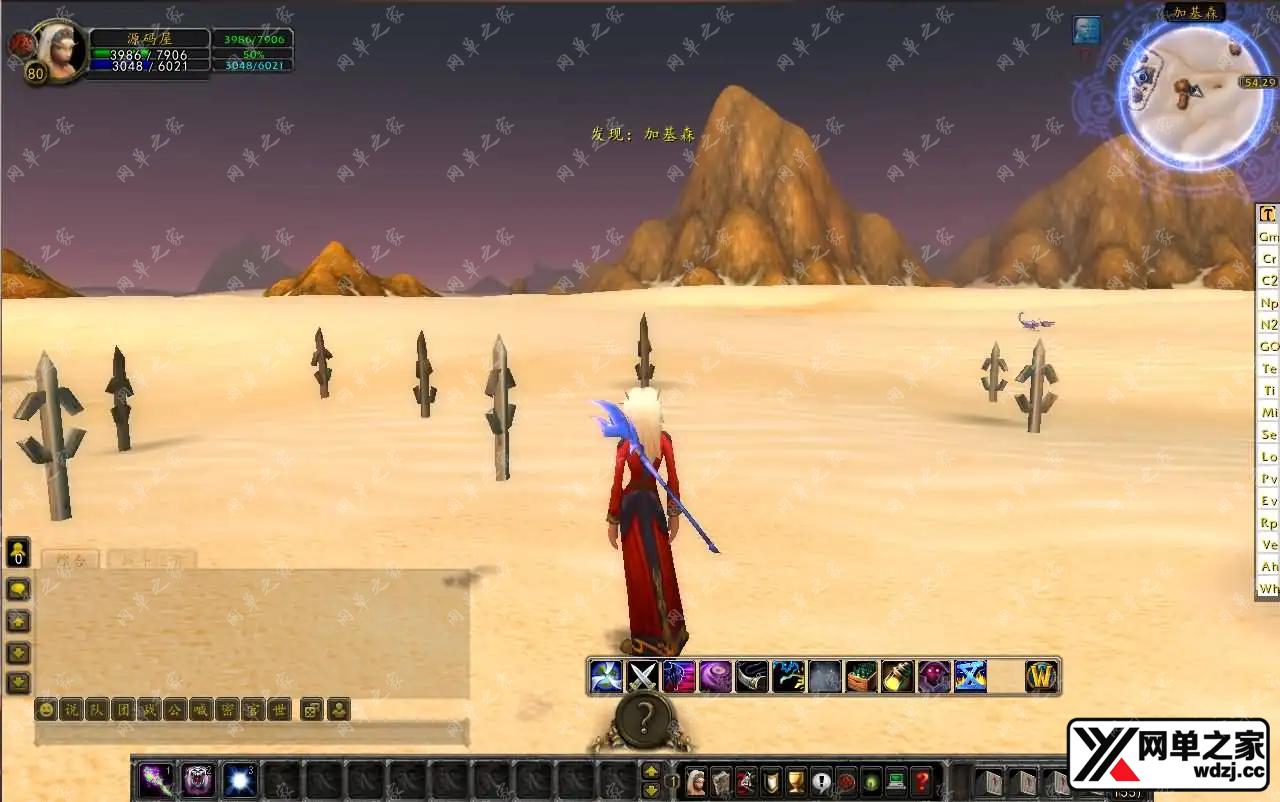The height and width of the screenshot is (802, 1280).
Task: Open the computer main menu button
Action: tap(896, 781)
